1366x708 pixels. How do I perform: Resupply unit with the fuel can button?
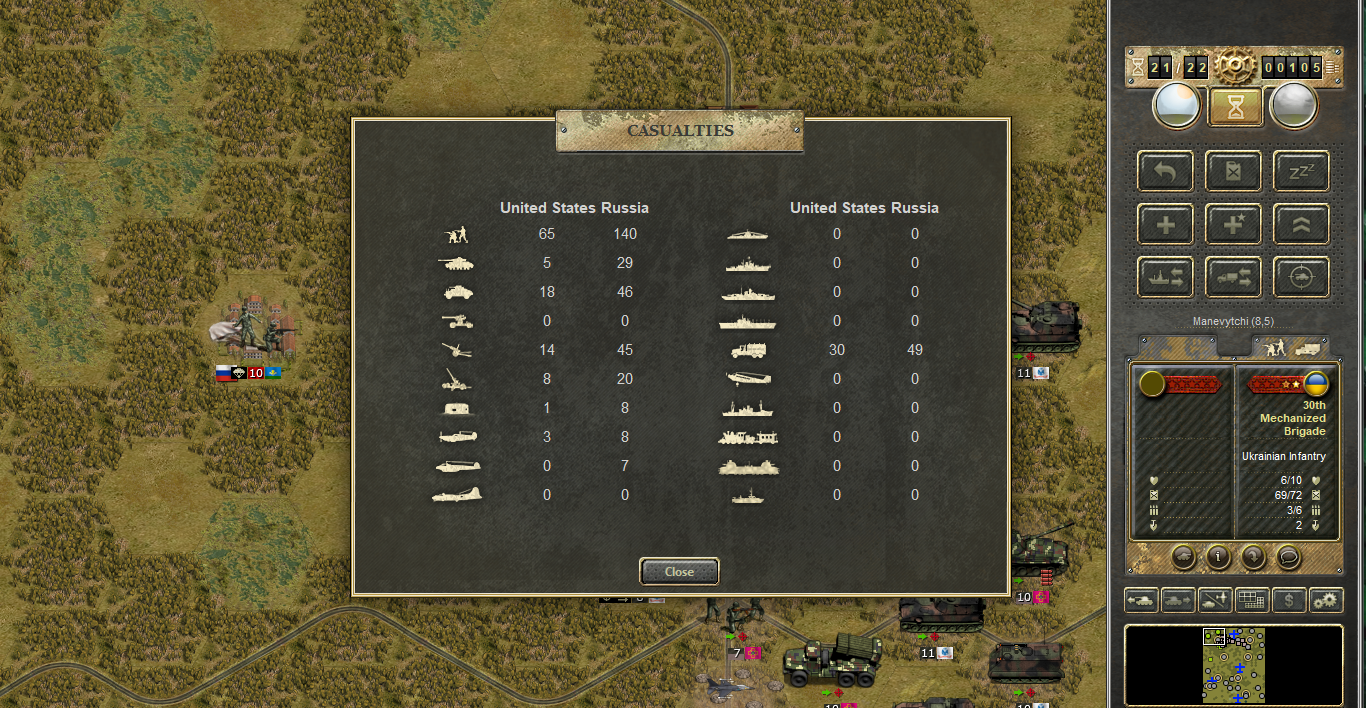coord(1233,171)
